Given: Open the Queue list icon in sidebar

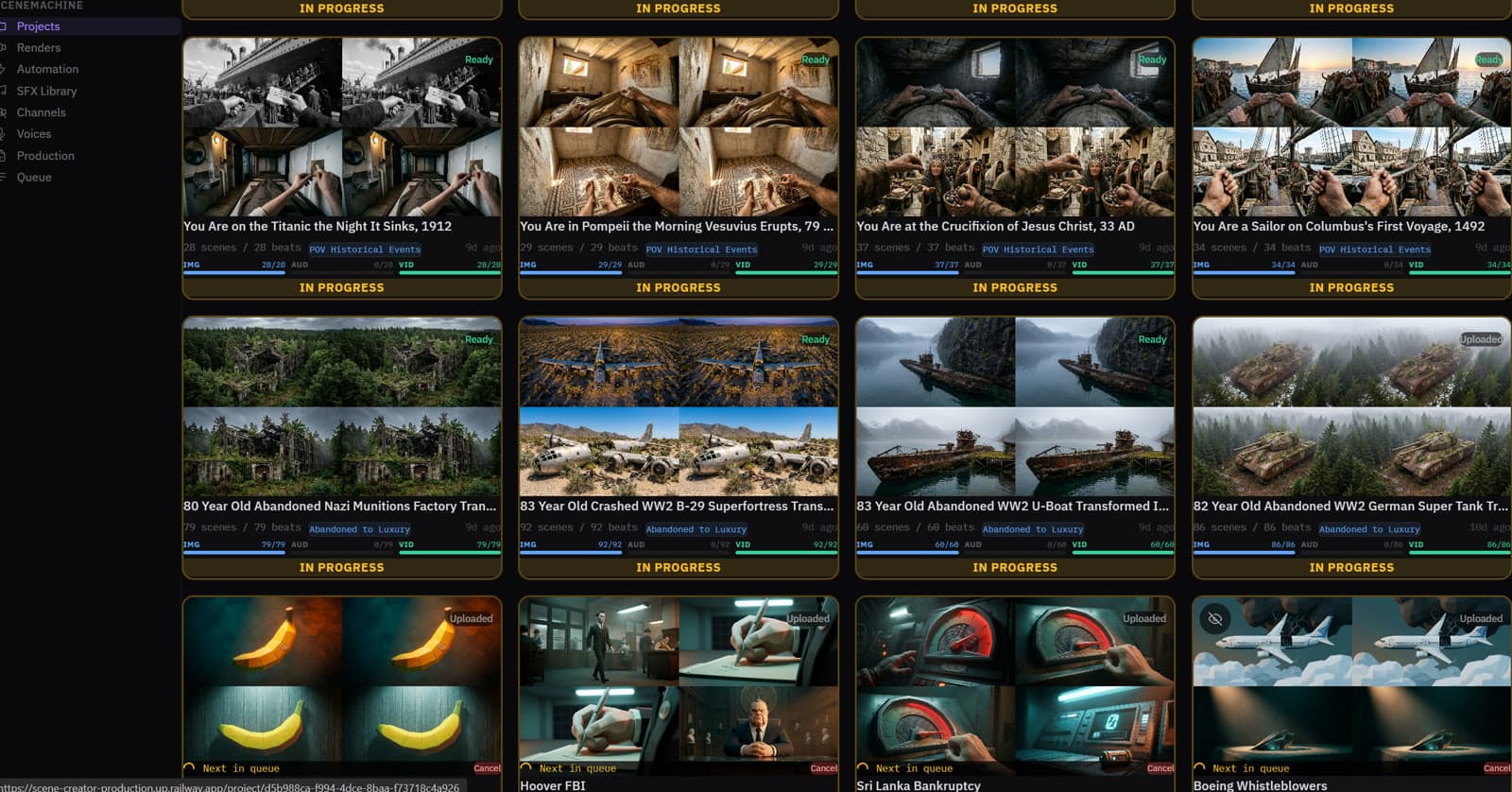Looking at the screenshot, I should [x=8, y=177].
